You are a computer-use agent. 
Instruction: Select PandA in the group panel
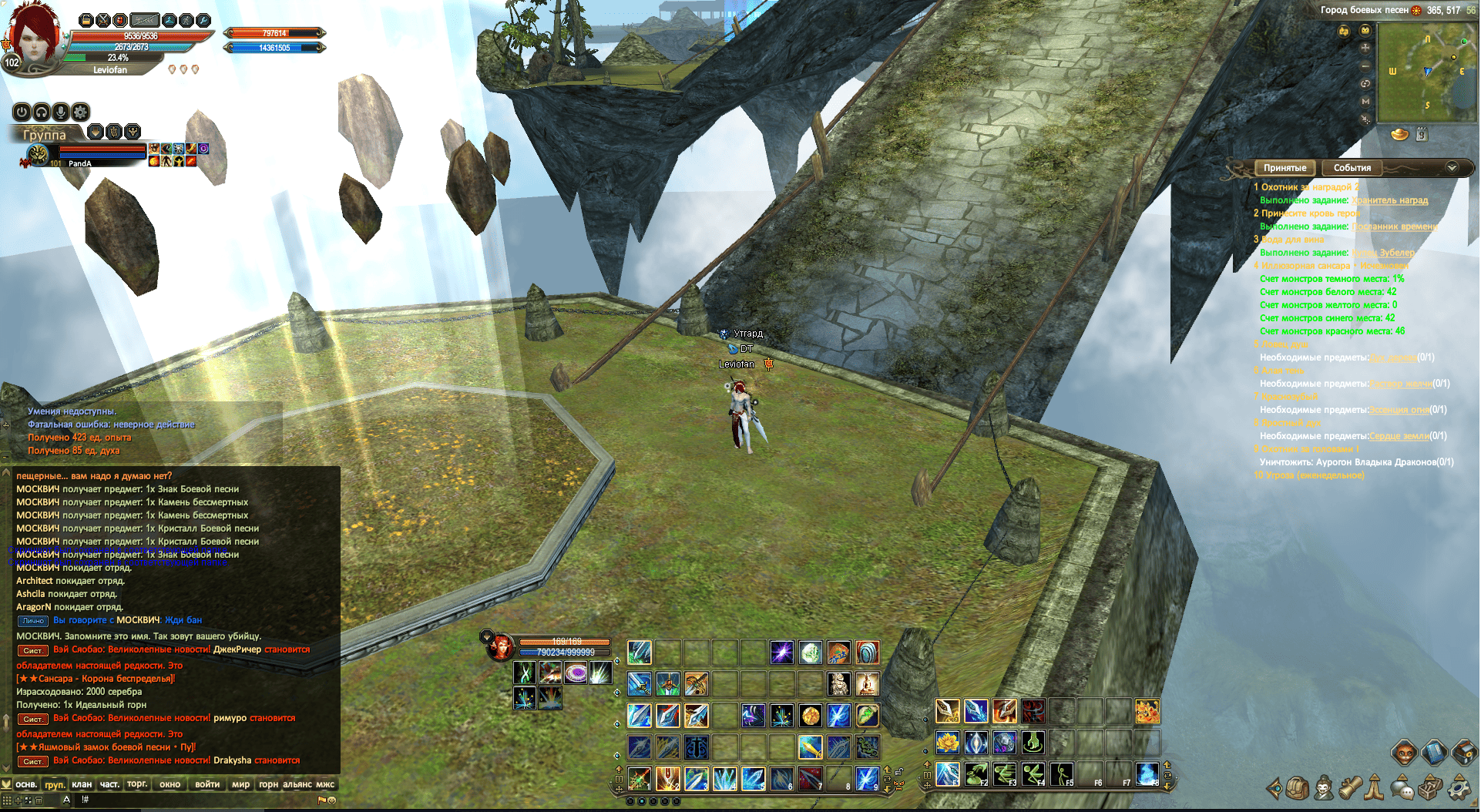pos(79,163)
